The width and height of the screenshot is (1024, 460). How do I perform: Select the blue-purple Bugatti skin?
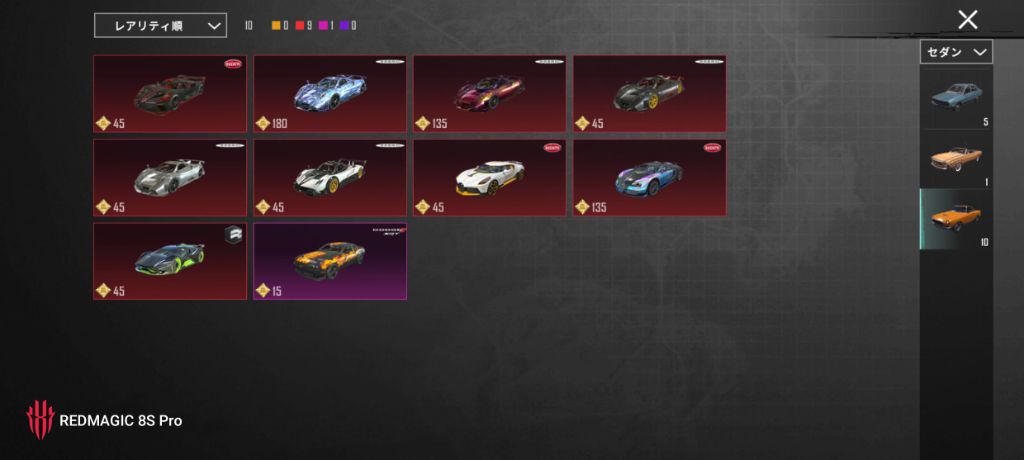pyautogui.click(x=650, y=178)
